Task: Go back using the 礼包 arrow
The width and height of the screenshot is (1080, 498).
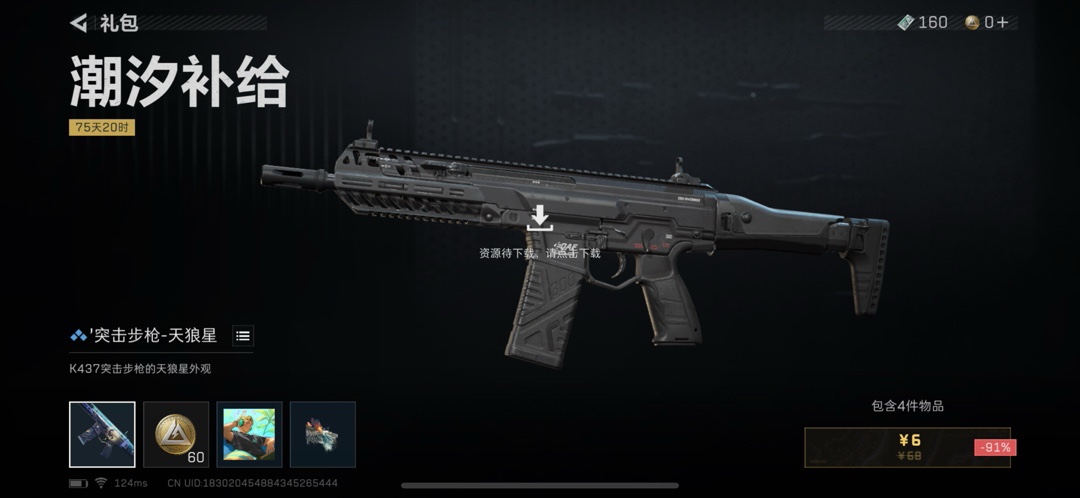Action: click(79, 22)
